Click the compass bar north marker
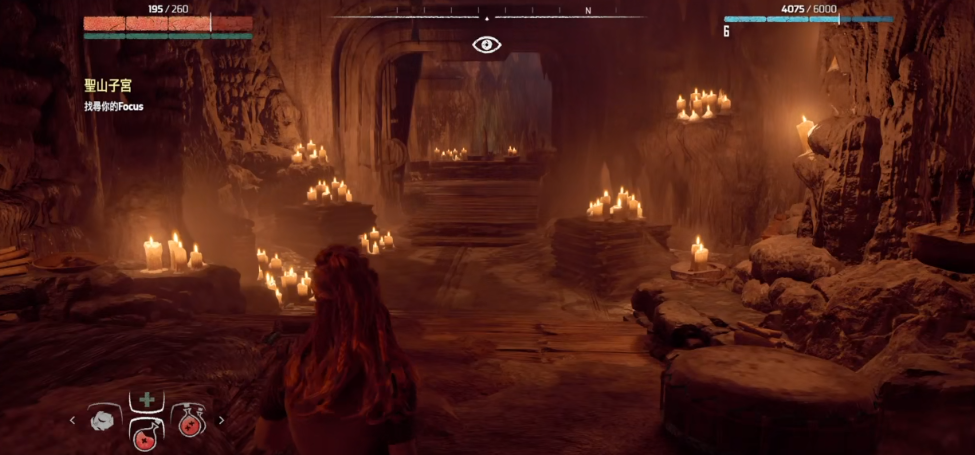Image resolution: width=975 pixels, height=455 pixels. point(588,11)
